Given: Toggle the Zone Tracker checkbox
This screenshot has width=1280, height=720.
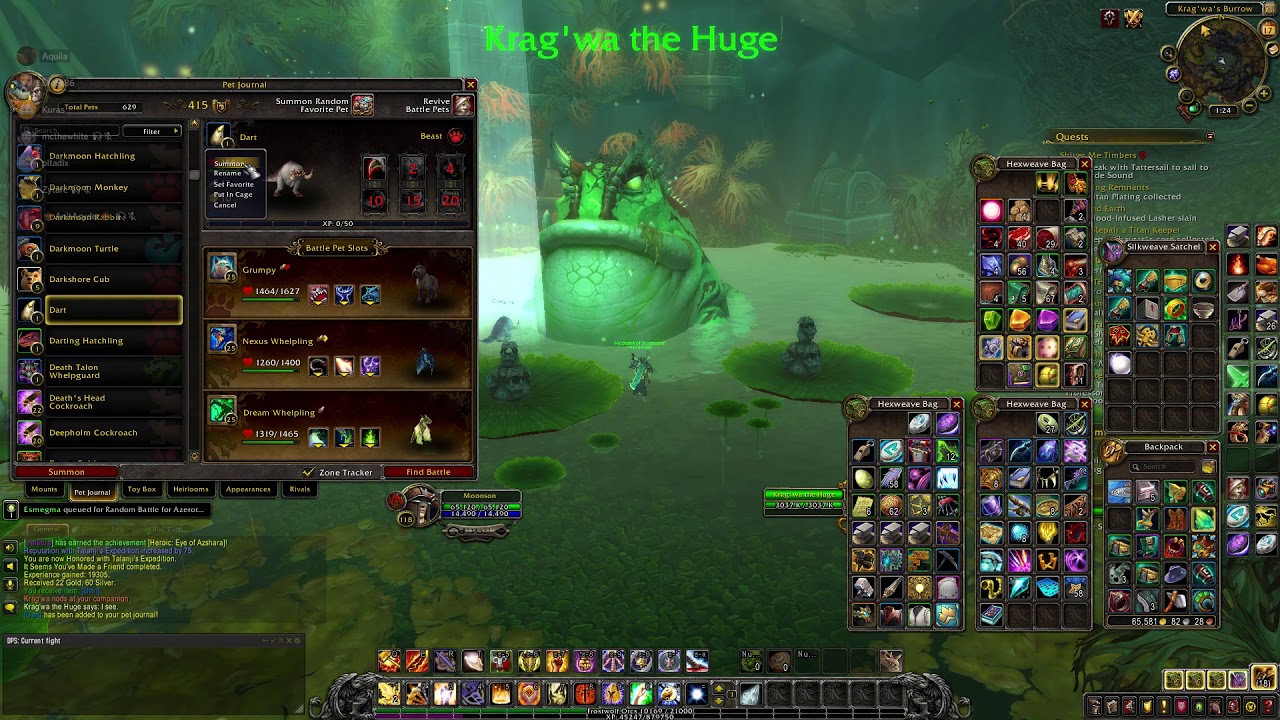Looking at the screenshot, I should [309, 472].
